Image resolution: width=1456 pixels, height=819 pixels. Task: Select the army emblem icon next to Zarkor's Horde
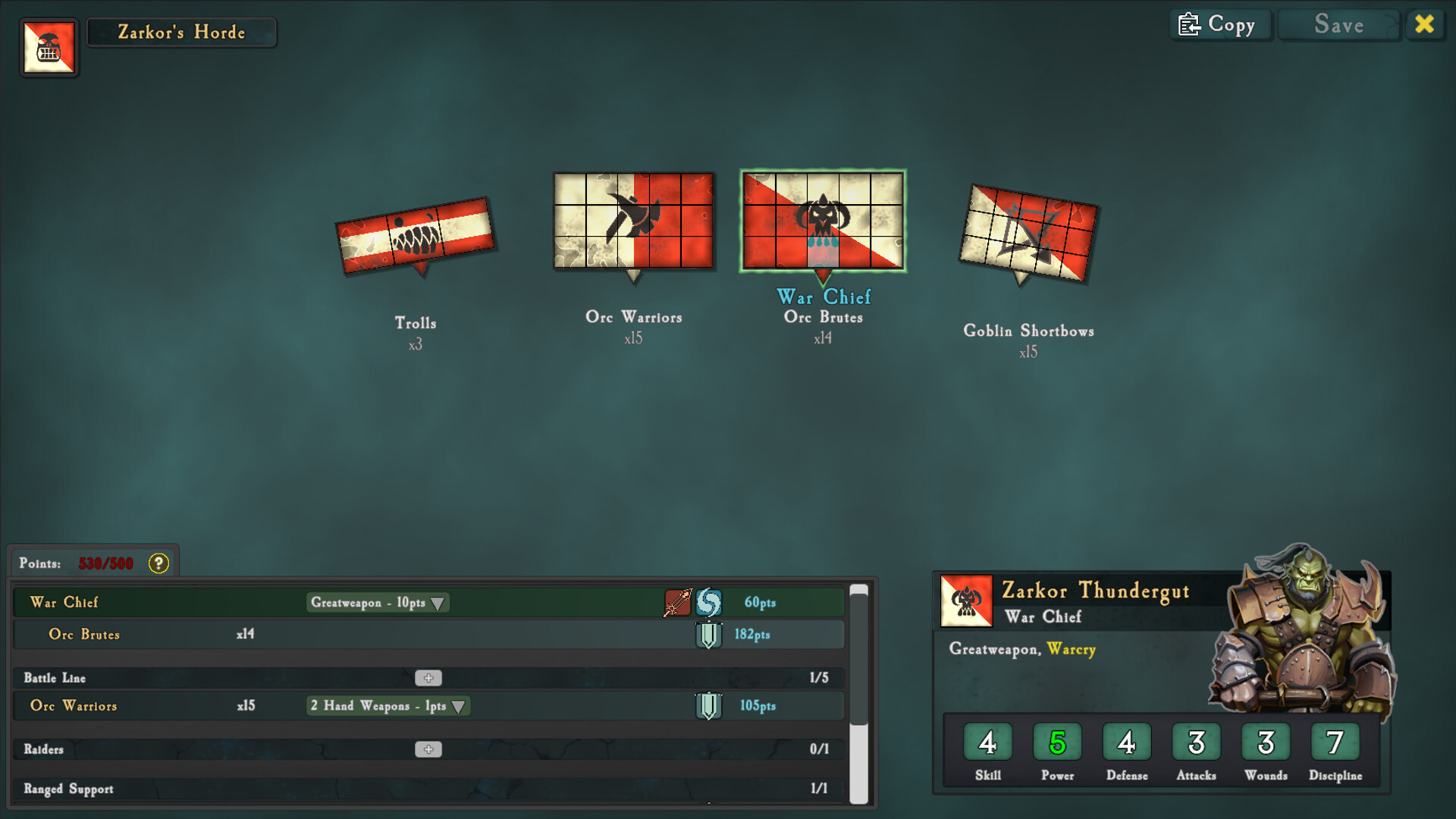point(49,48)
